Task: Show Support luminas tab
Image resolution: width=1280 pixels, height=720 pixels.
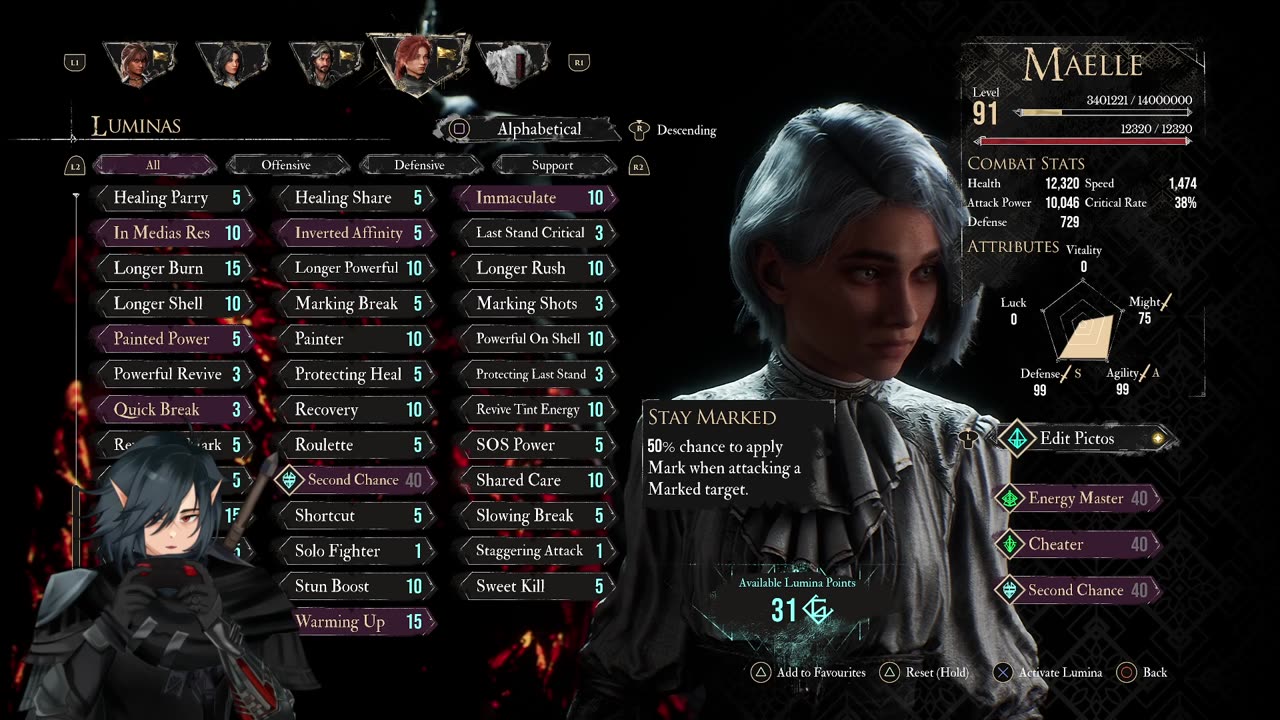Action: [x=553, y=165]
